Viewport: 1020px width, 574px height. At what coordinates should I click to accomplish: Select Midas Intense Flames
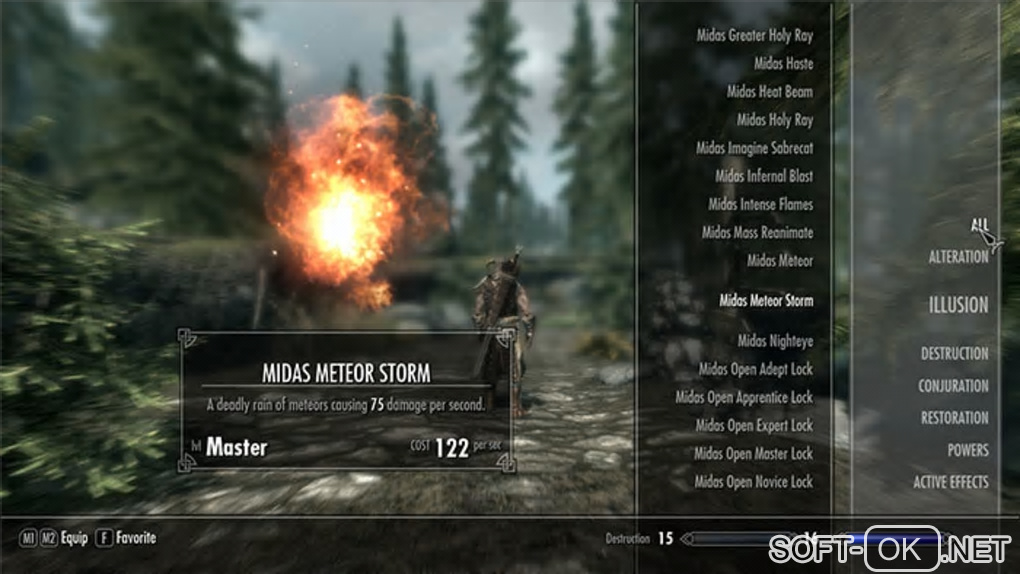click(760, 204)
